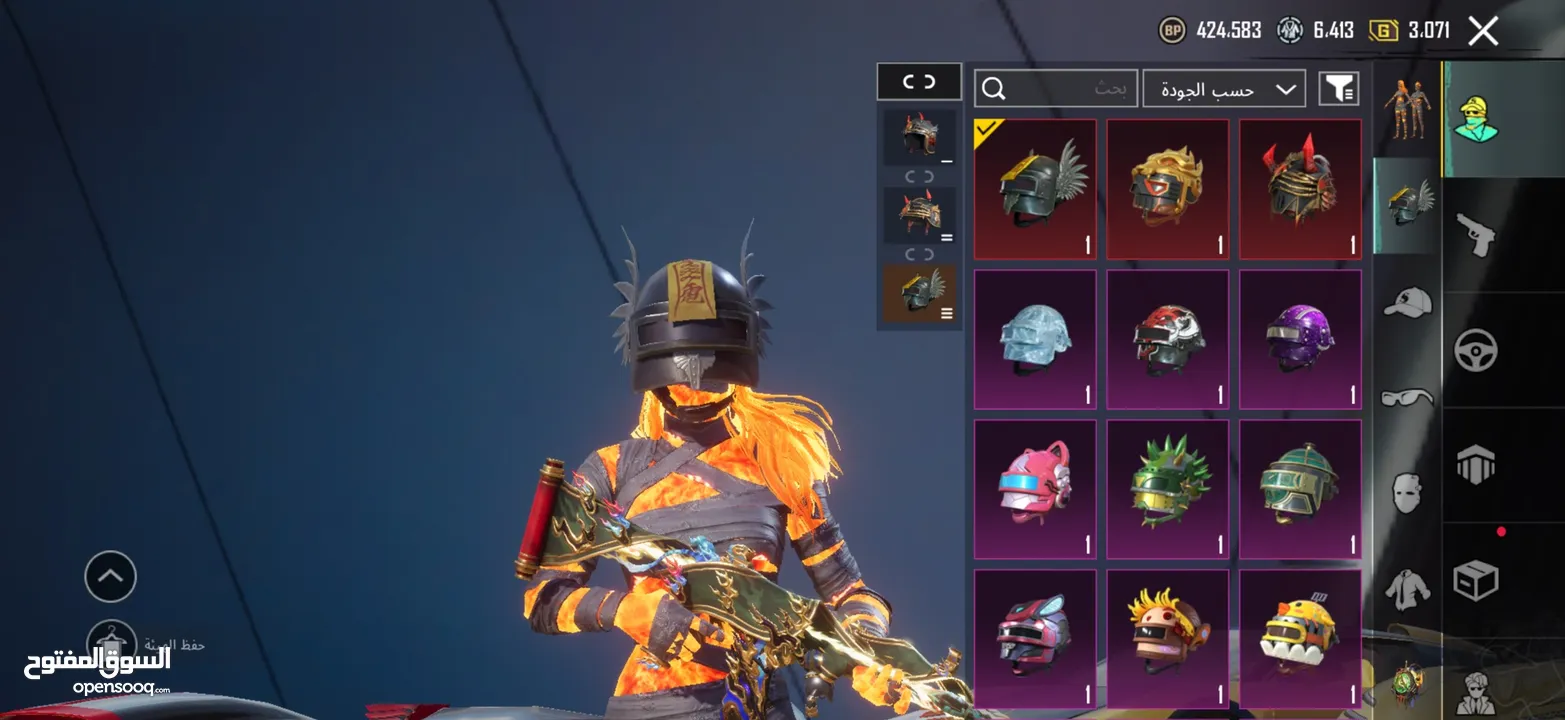Pick the yellow duck helmet
Viewport: 1565px width, 720px height.
[x=1300, y=640]
